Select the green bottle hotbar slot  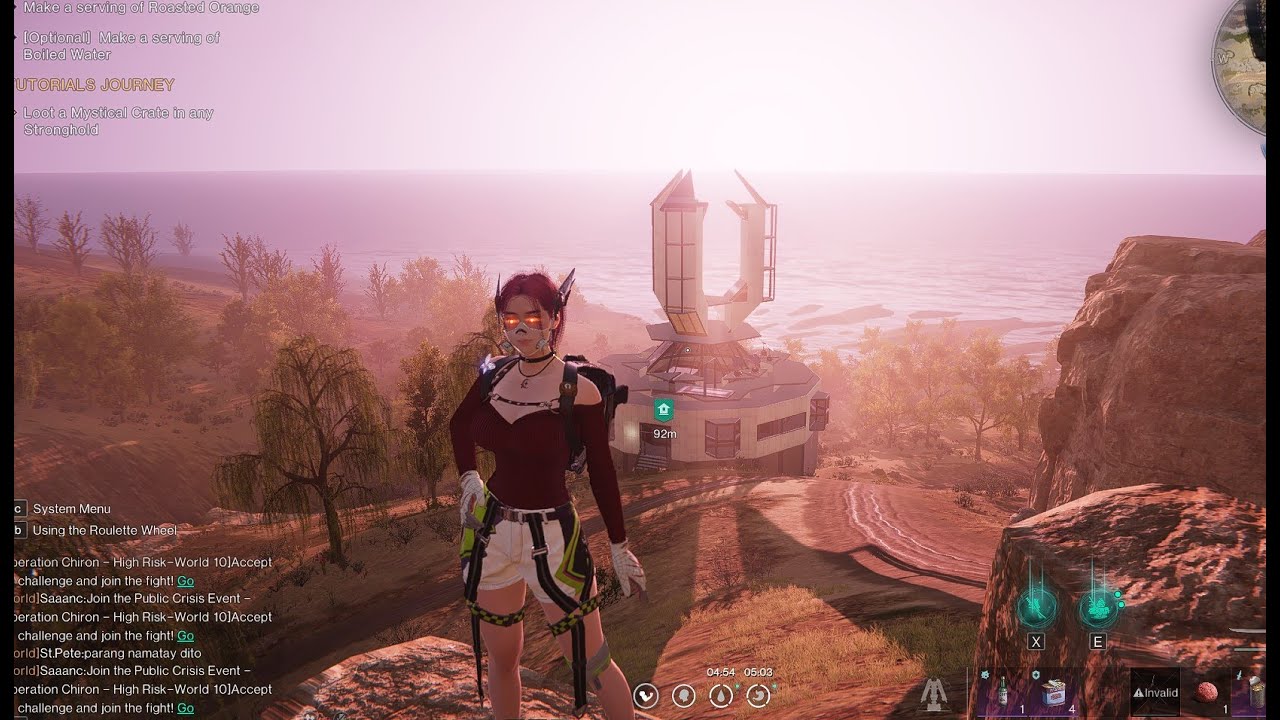point(1001,692)
